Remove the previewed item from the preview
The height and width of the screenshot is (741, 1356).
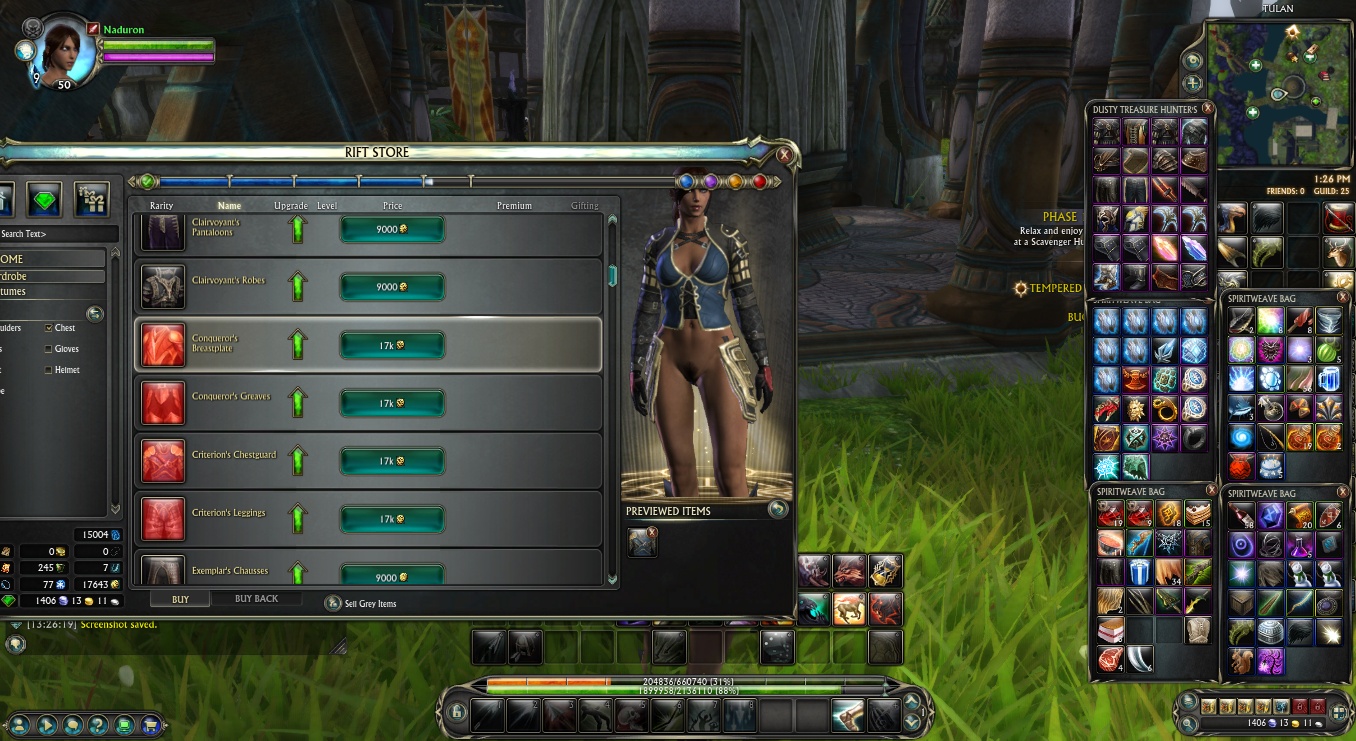click(x=652, y=533)
